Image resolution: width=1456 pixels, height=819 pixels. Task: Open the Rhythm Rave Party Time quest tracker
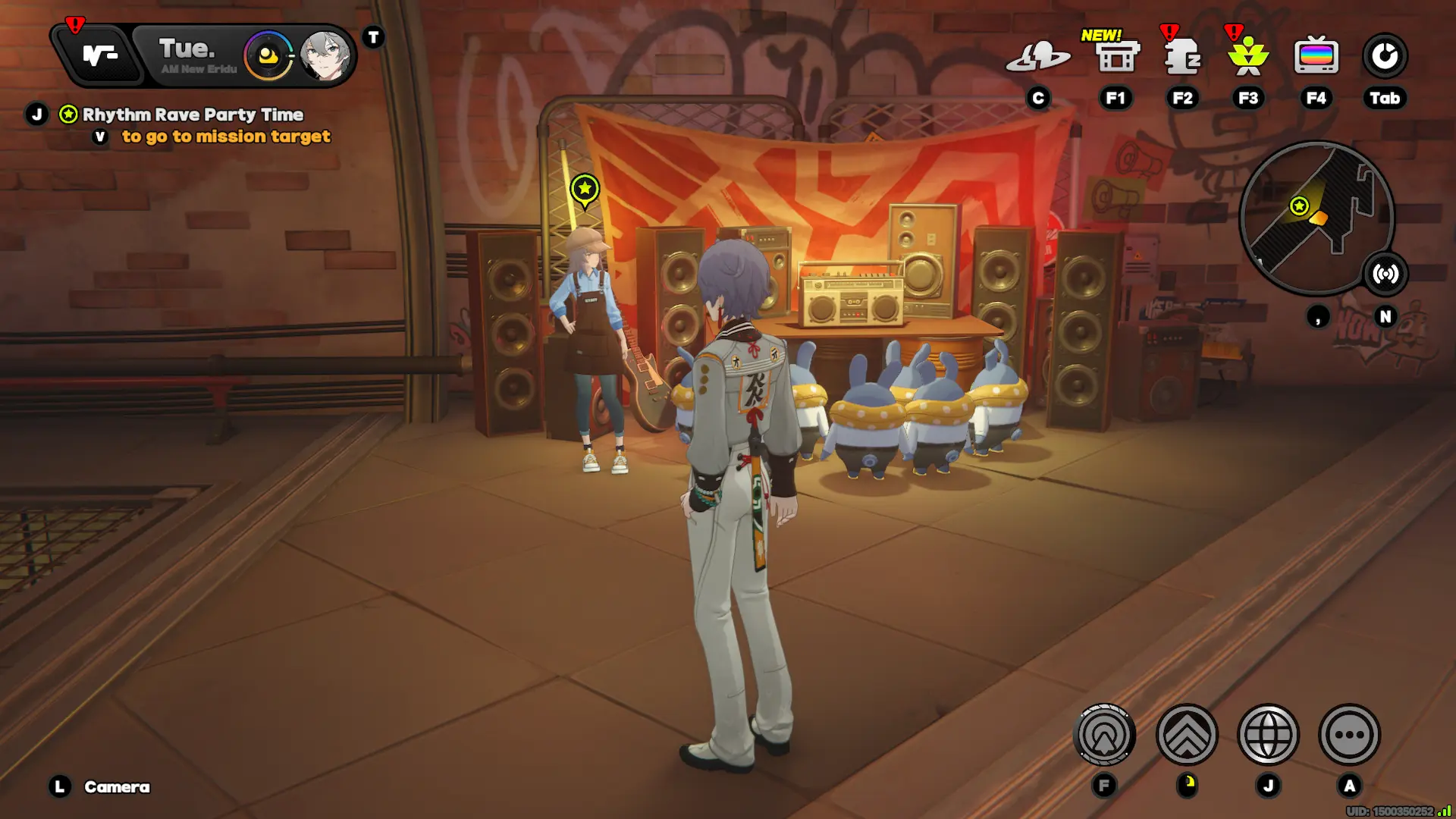[x=193, y=115]
